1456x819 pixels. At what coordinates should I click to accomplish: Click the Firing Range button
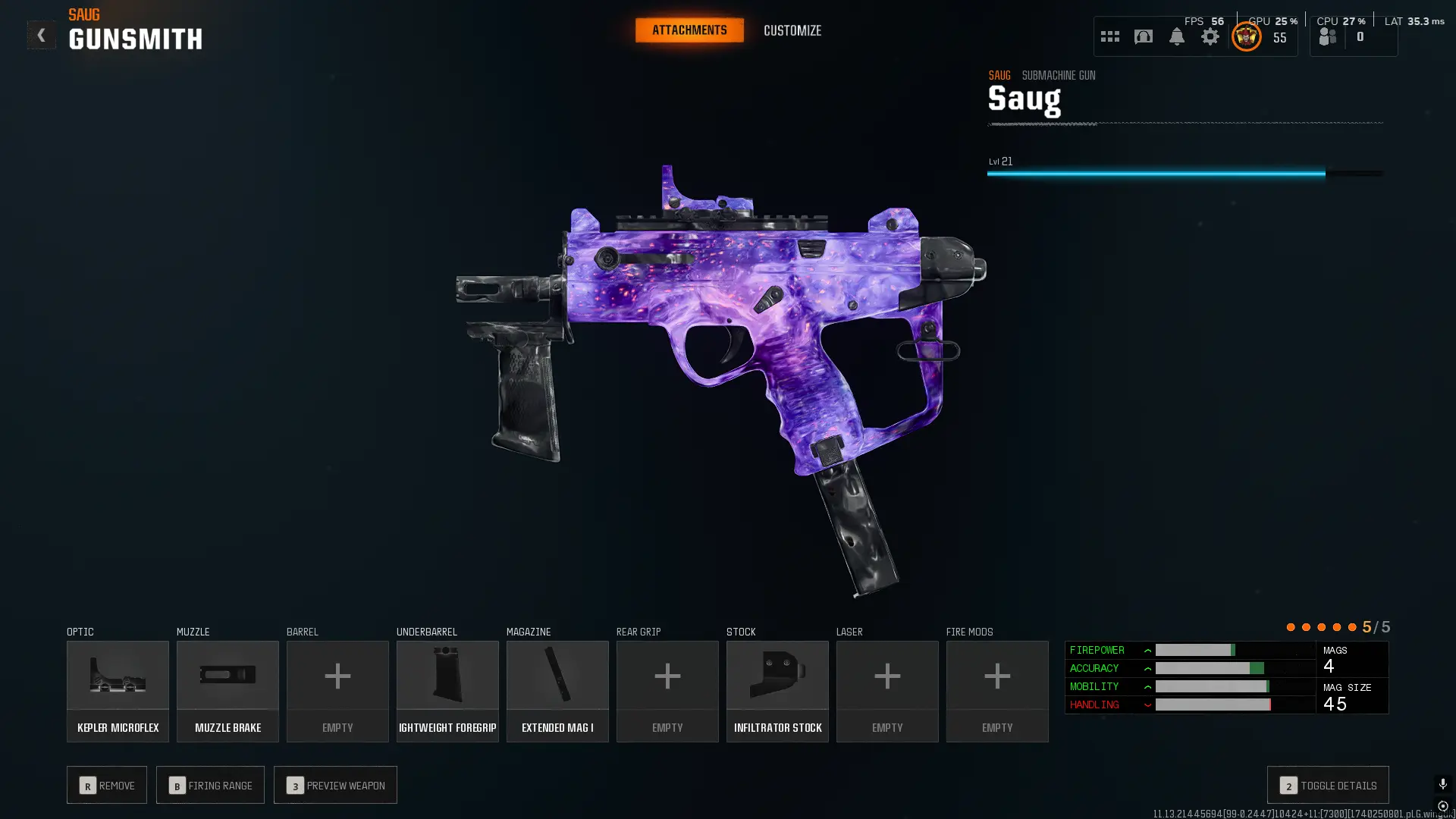tap(210, 785)
